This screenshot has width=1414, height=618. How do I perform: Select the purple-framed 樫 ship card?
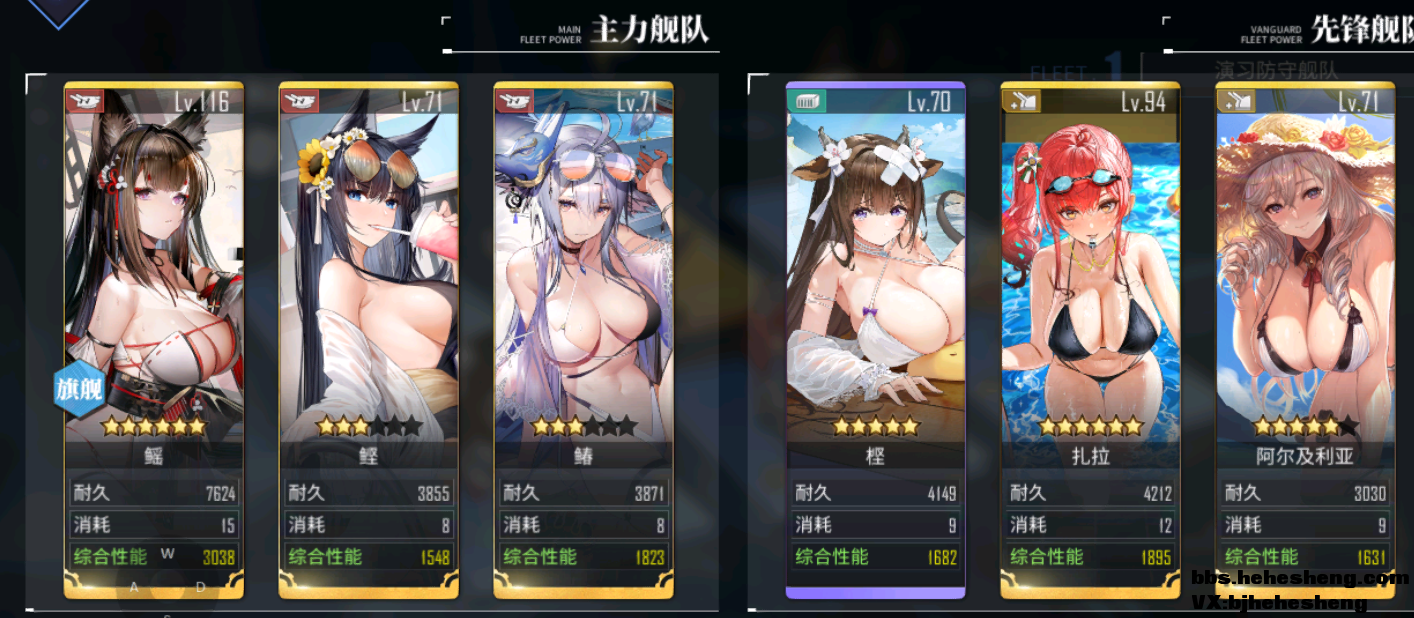coord(875,300)
